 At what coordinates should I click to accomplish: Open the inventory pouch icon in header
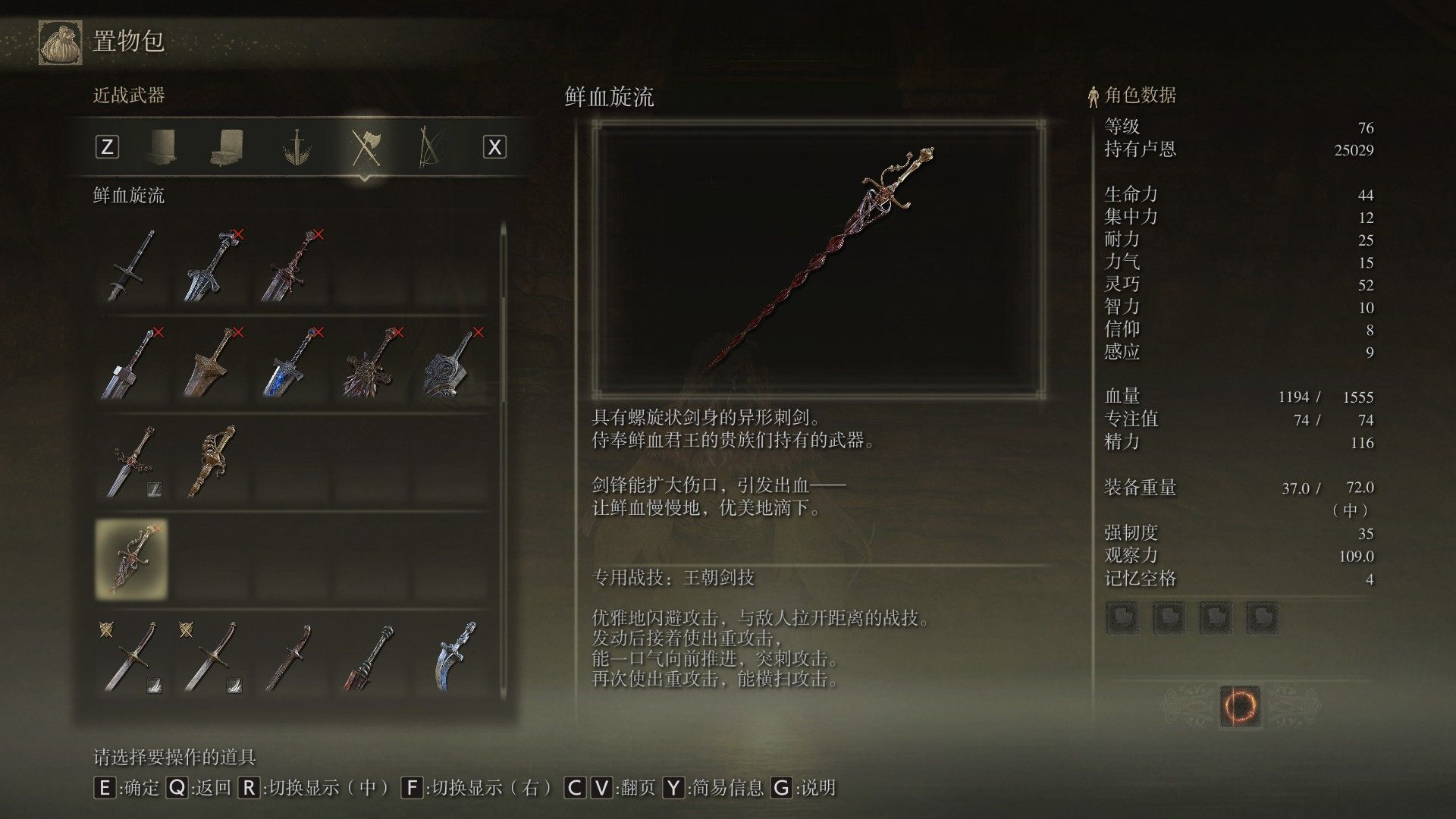(x=61, y=42)
